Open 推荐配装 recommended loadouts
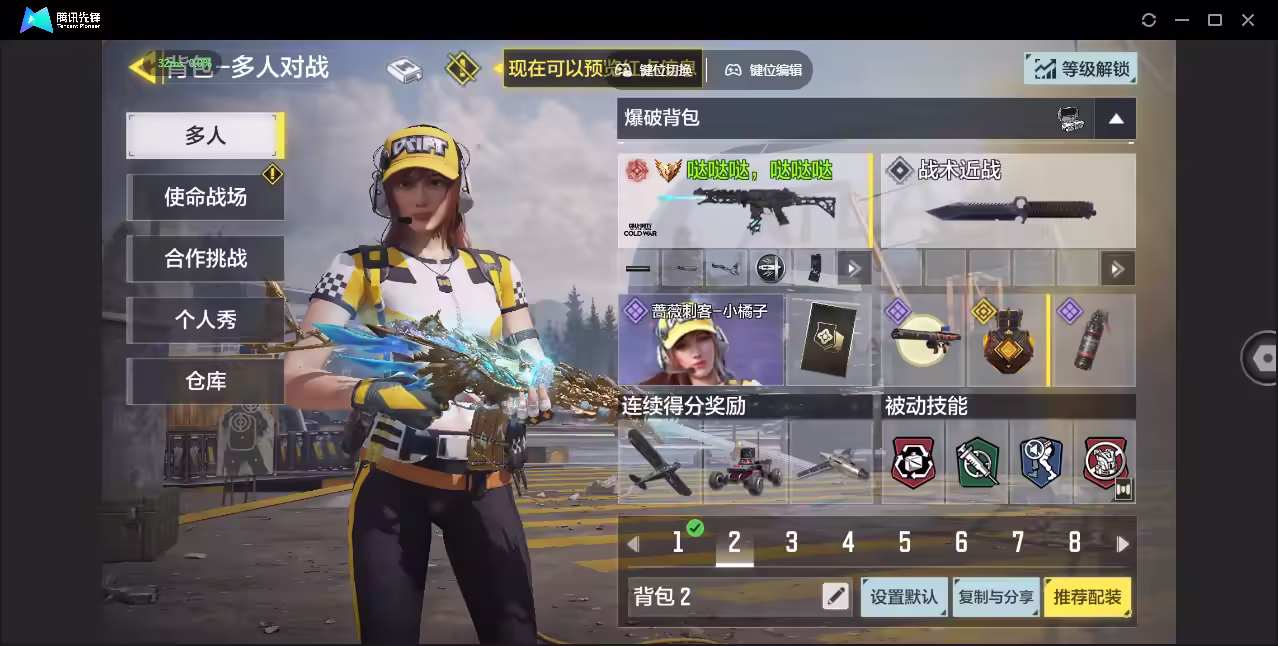 click(x=1087, y=597)
